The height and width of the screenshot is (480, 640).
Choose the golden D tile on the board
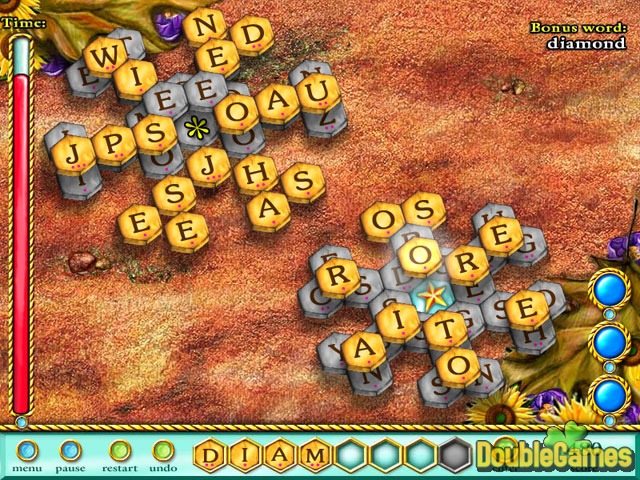tap(248, 36)
